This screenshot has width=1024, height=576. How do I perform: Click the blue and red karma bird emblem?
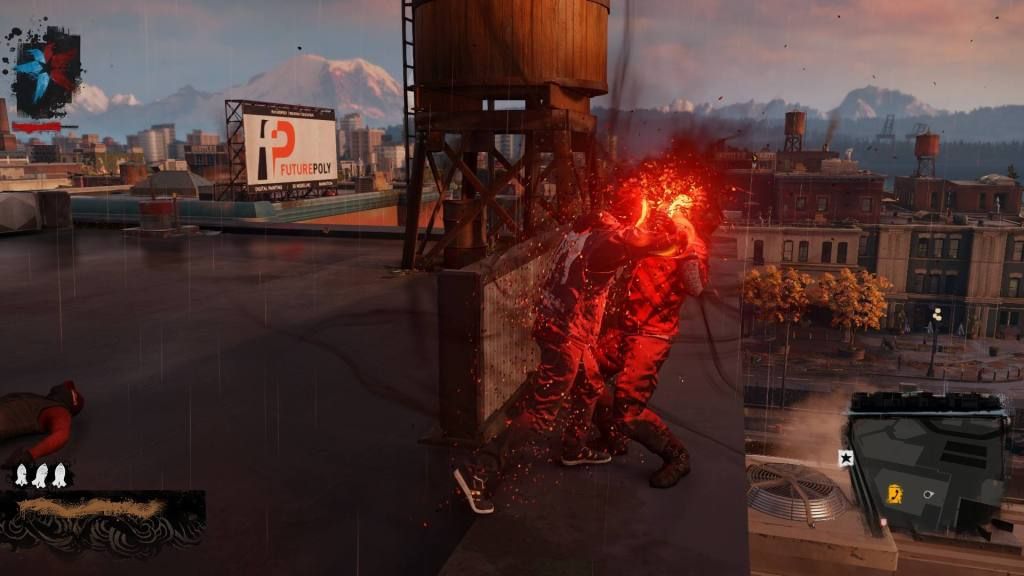[45, 71]
